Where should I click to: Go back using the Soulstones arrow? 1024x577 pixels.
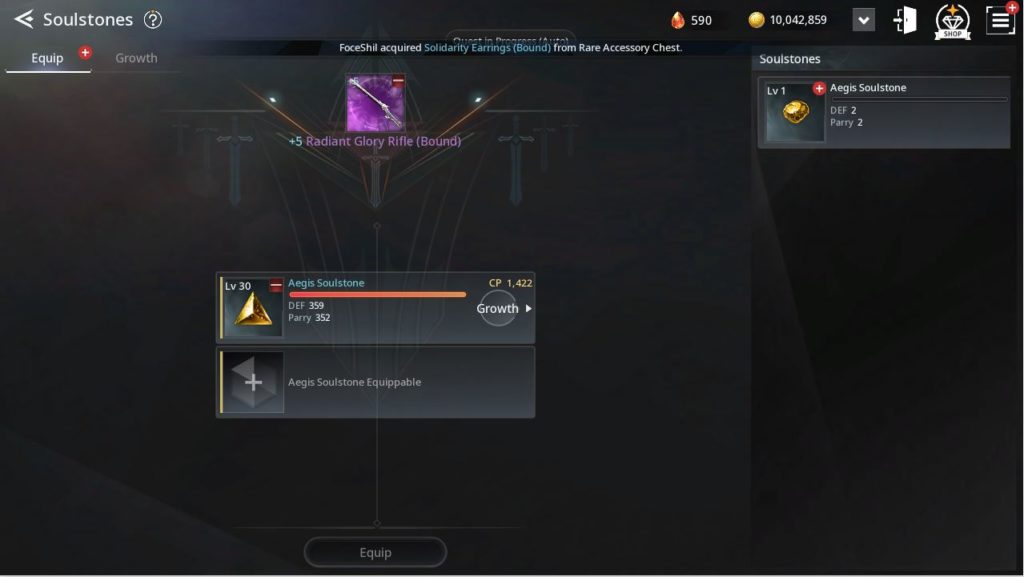click(24, 19)
